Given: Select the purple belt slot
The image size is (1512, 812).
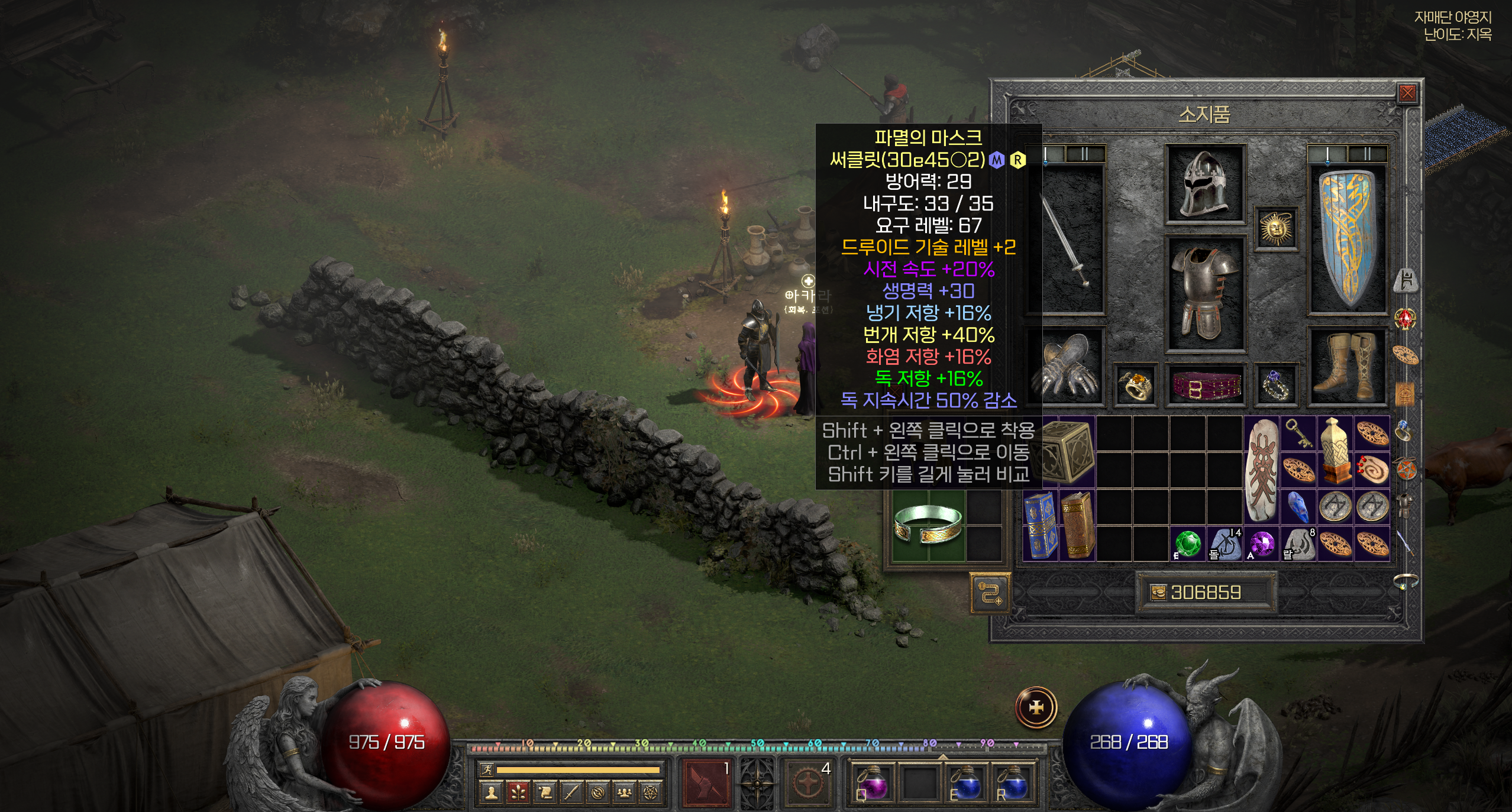Looking at the screenshot, I should 1205,386.
